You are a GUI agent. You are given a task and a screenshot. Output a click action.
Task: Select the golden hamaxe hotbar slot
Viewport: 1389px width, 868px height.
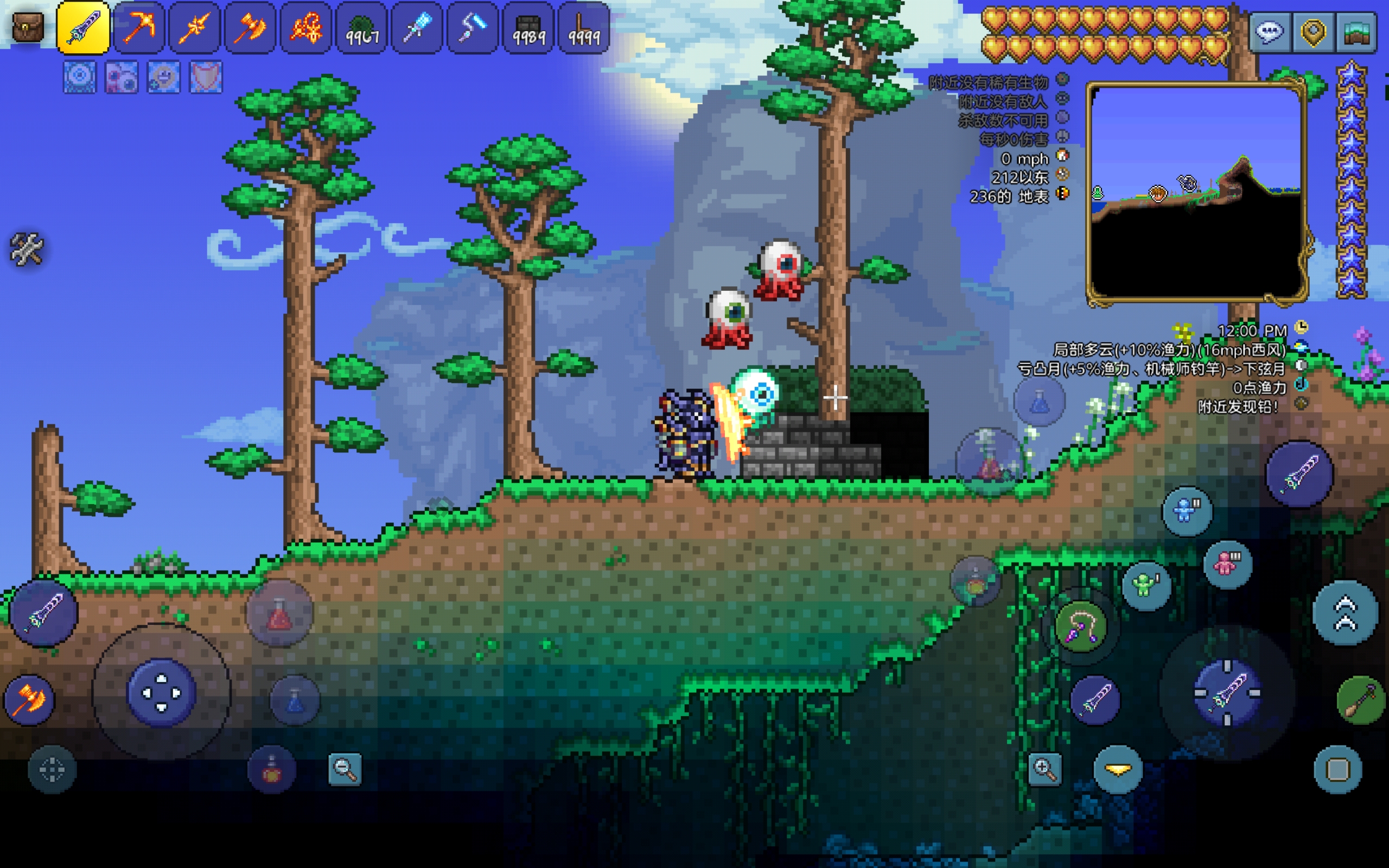tap(250, 28)
